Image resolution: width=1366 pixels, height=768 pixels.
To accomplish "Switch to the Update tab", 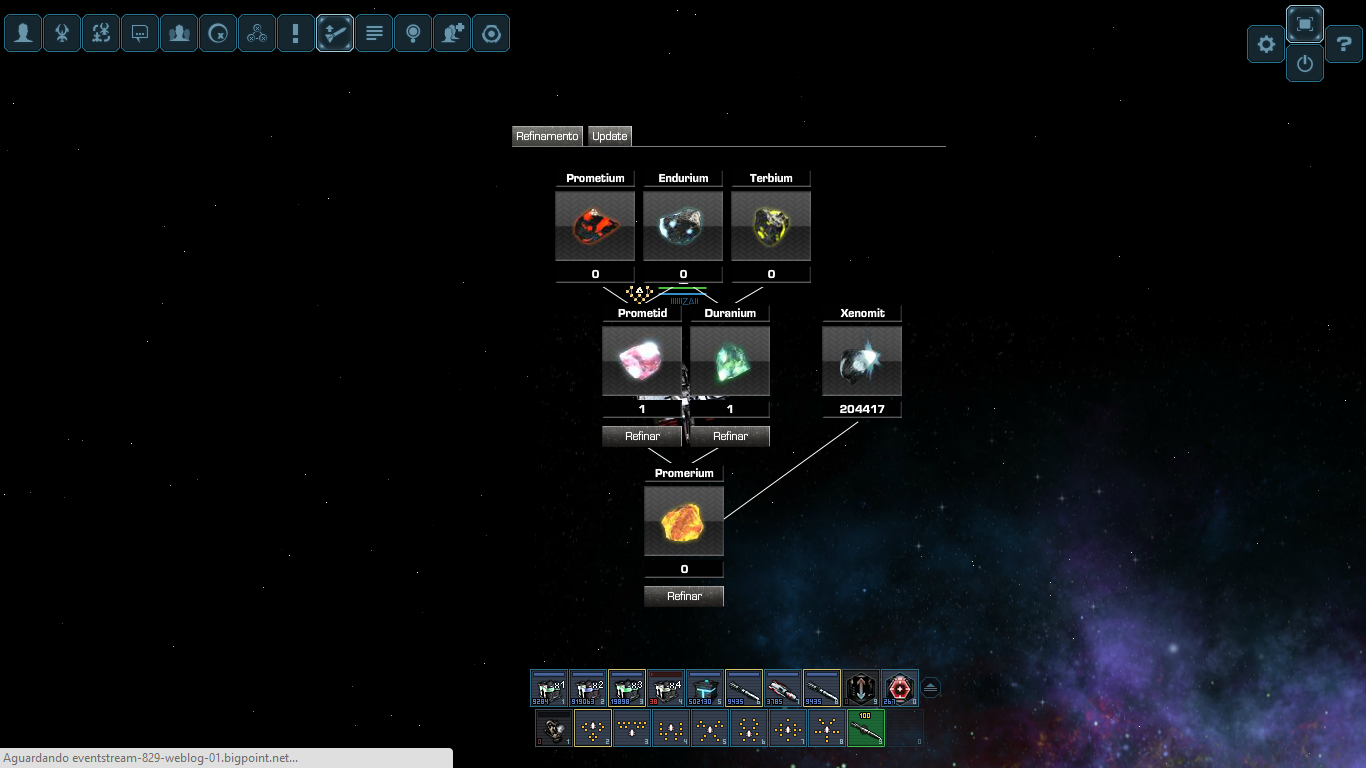I will 609,136.
